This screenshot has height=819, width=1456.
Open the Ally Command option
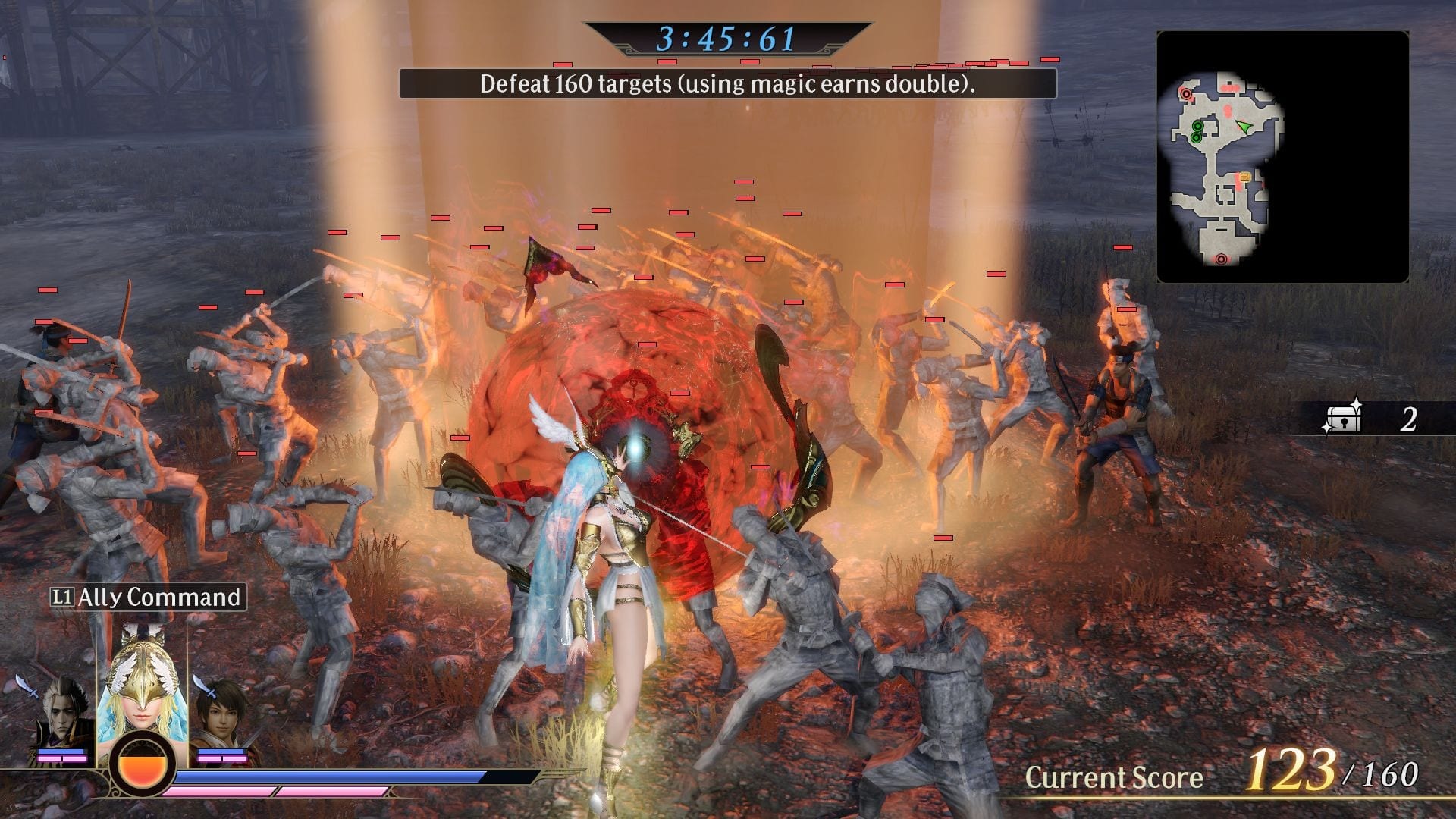point(148,598)
